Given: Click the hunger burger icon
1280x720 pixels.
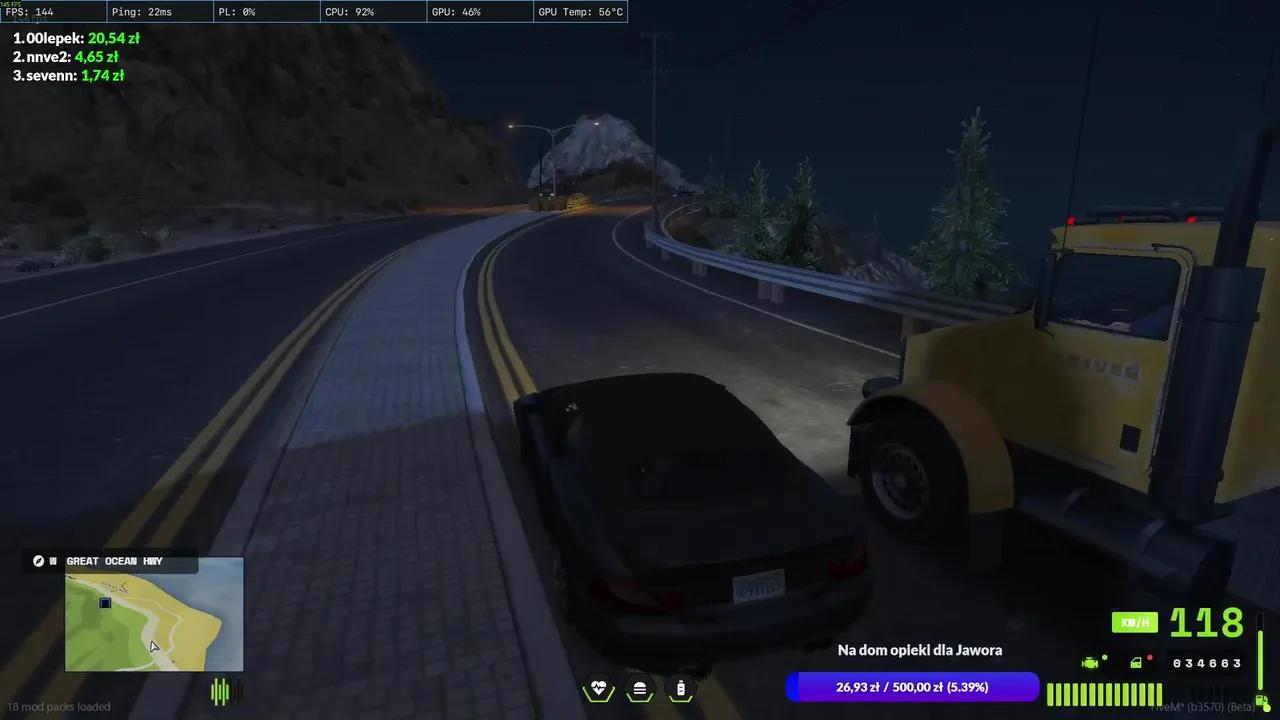Looking at the screenshot, I should 639,688.
